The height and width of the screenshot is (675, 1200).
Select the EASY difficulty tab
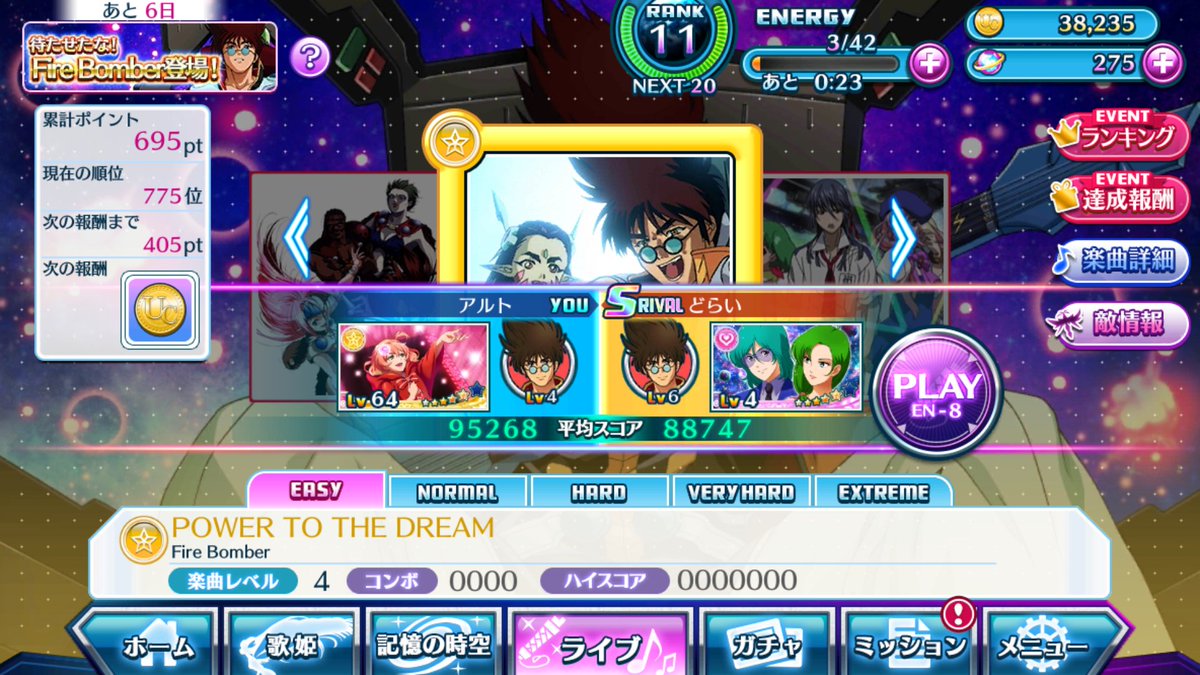tap(316, 491)
